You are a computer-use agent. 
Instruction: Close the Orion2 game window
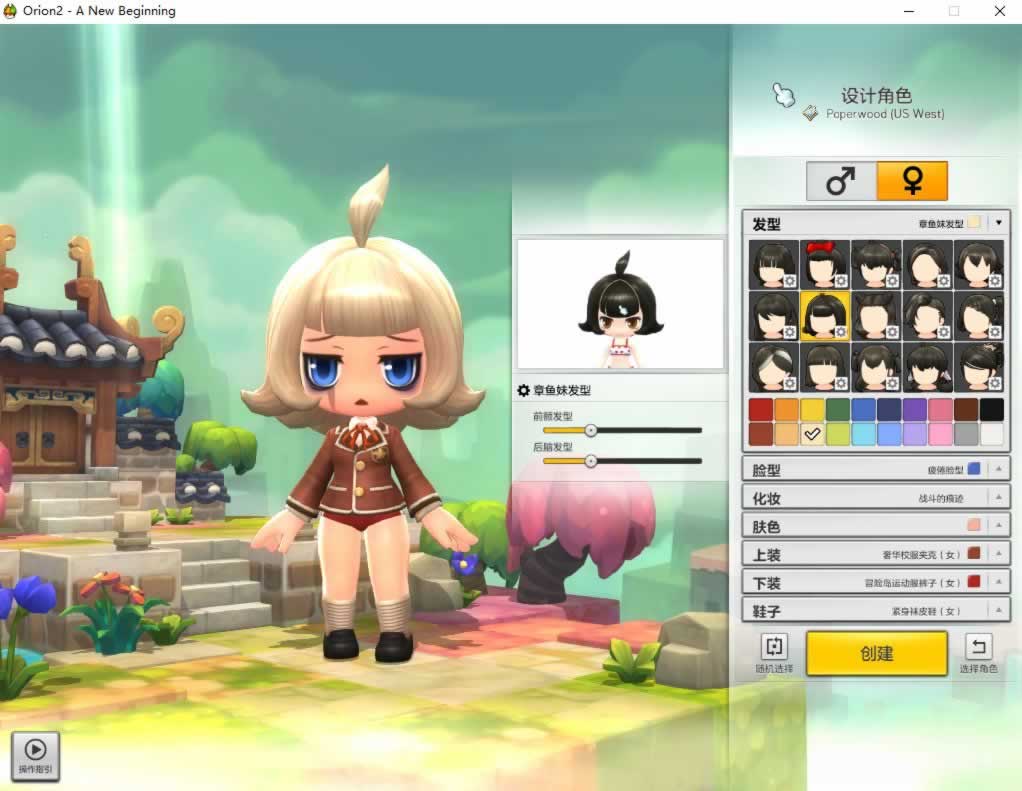pyautogui.click(x=999, y=11)
